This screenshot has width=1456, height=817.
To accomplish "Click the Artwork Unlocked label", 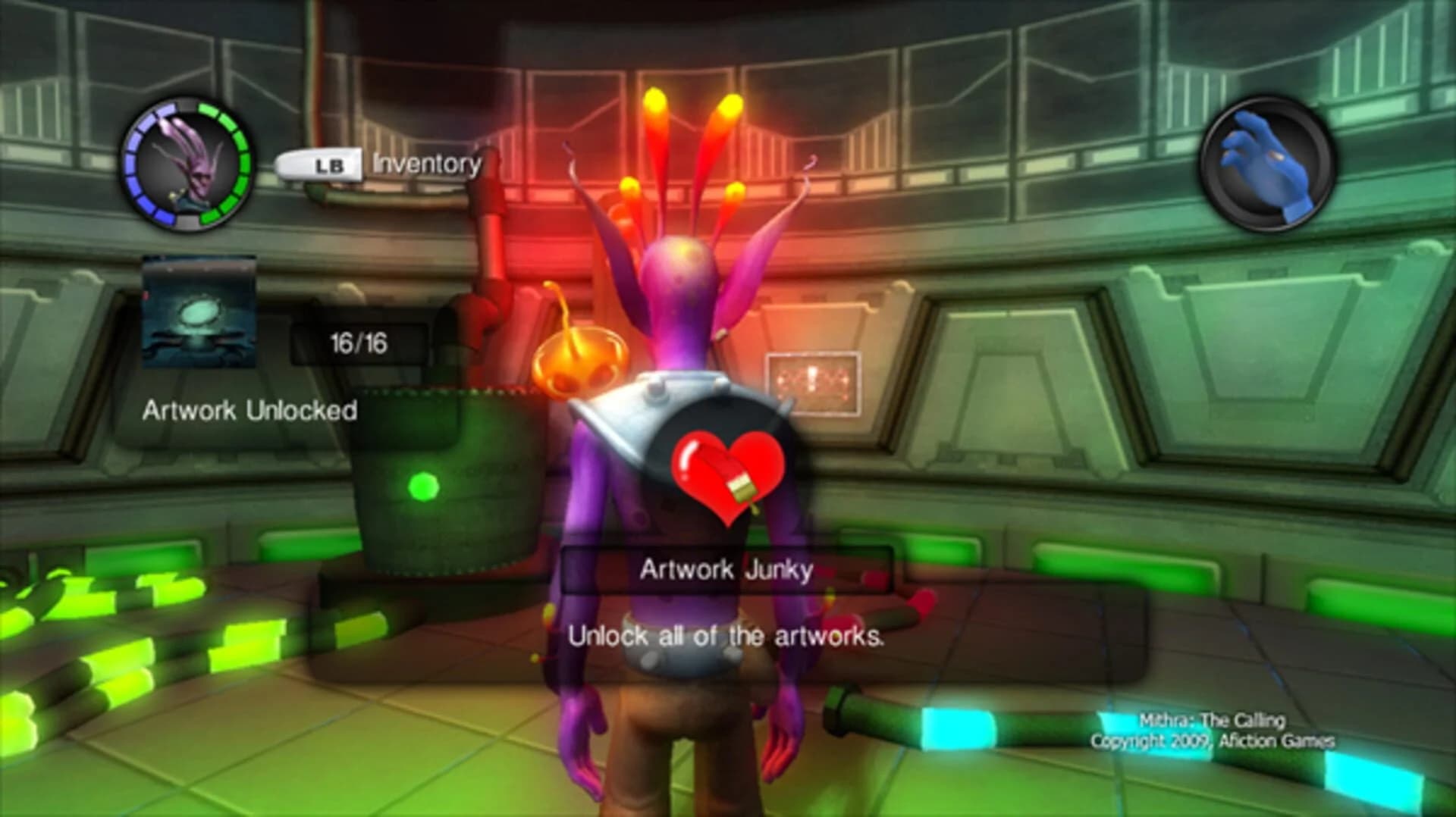I will pos(250,410).
